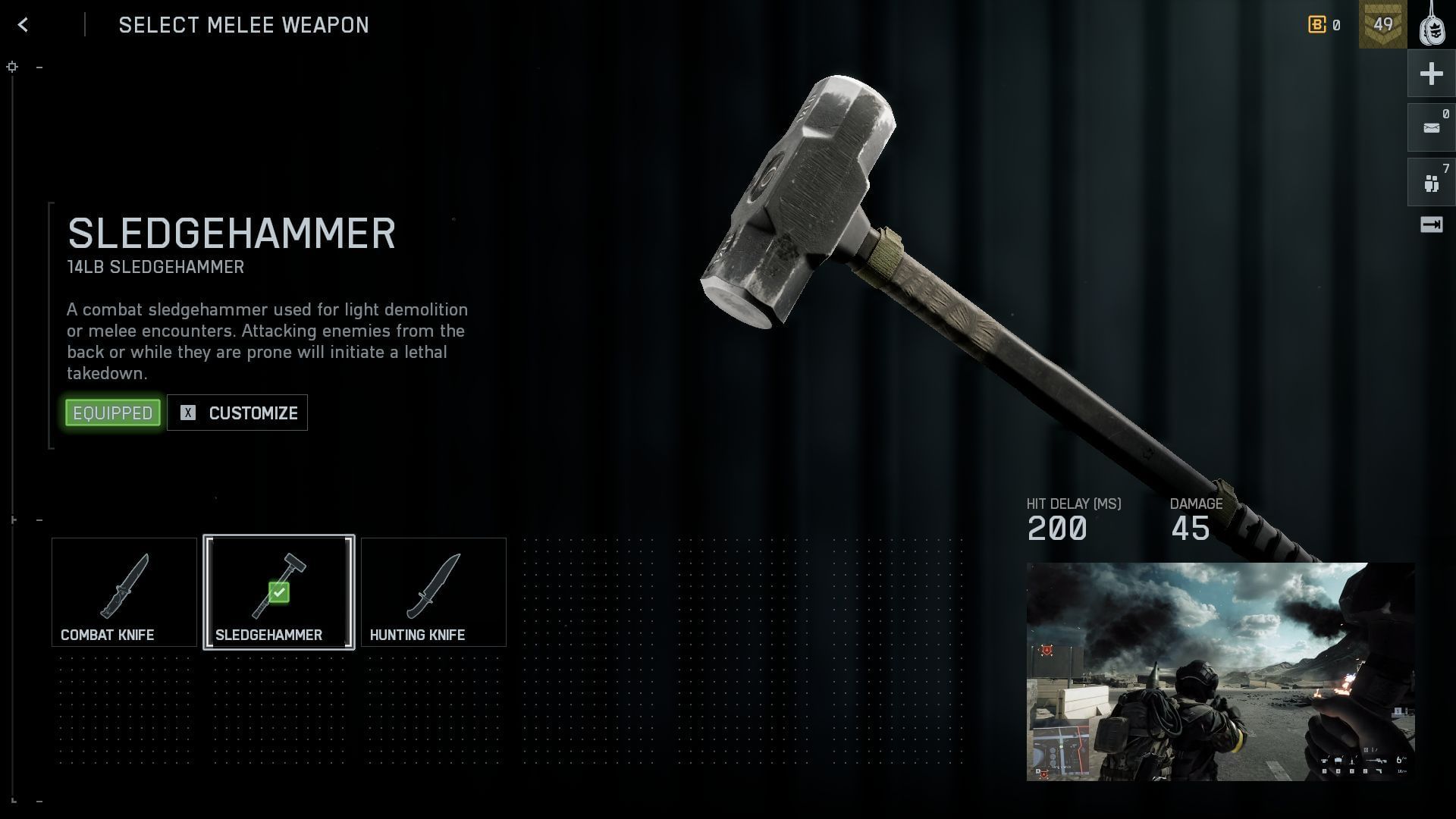Screen dimensions: 1456x819
Task: Click the social friends icon showing 7
Action: (1430, 180)
